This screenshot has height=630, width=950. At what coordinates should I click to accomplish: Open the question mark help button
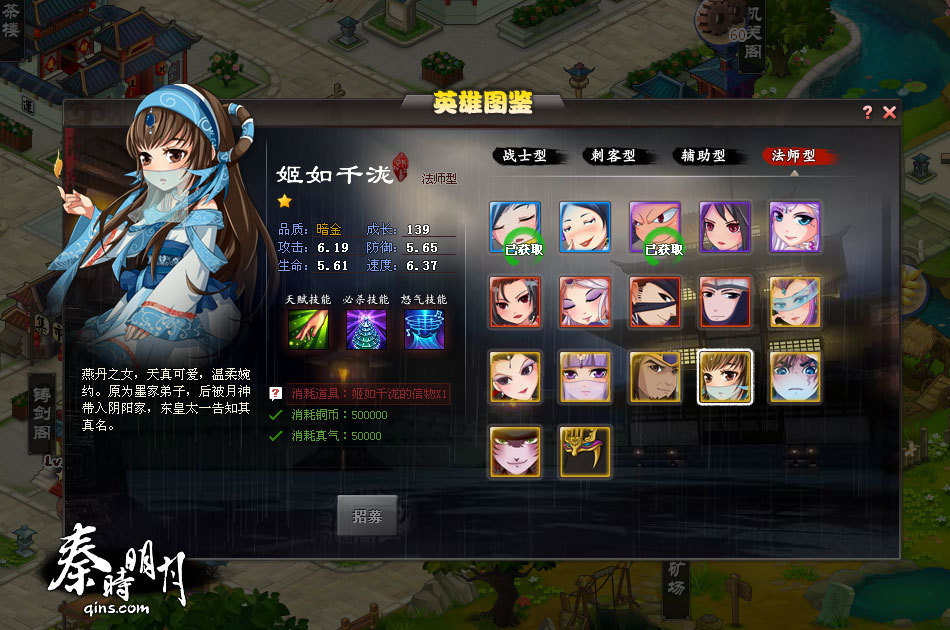[x=868, y=113]
